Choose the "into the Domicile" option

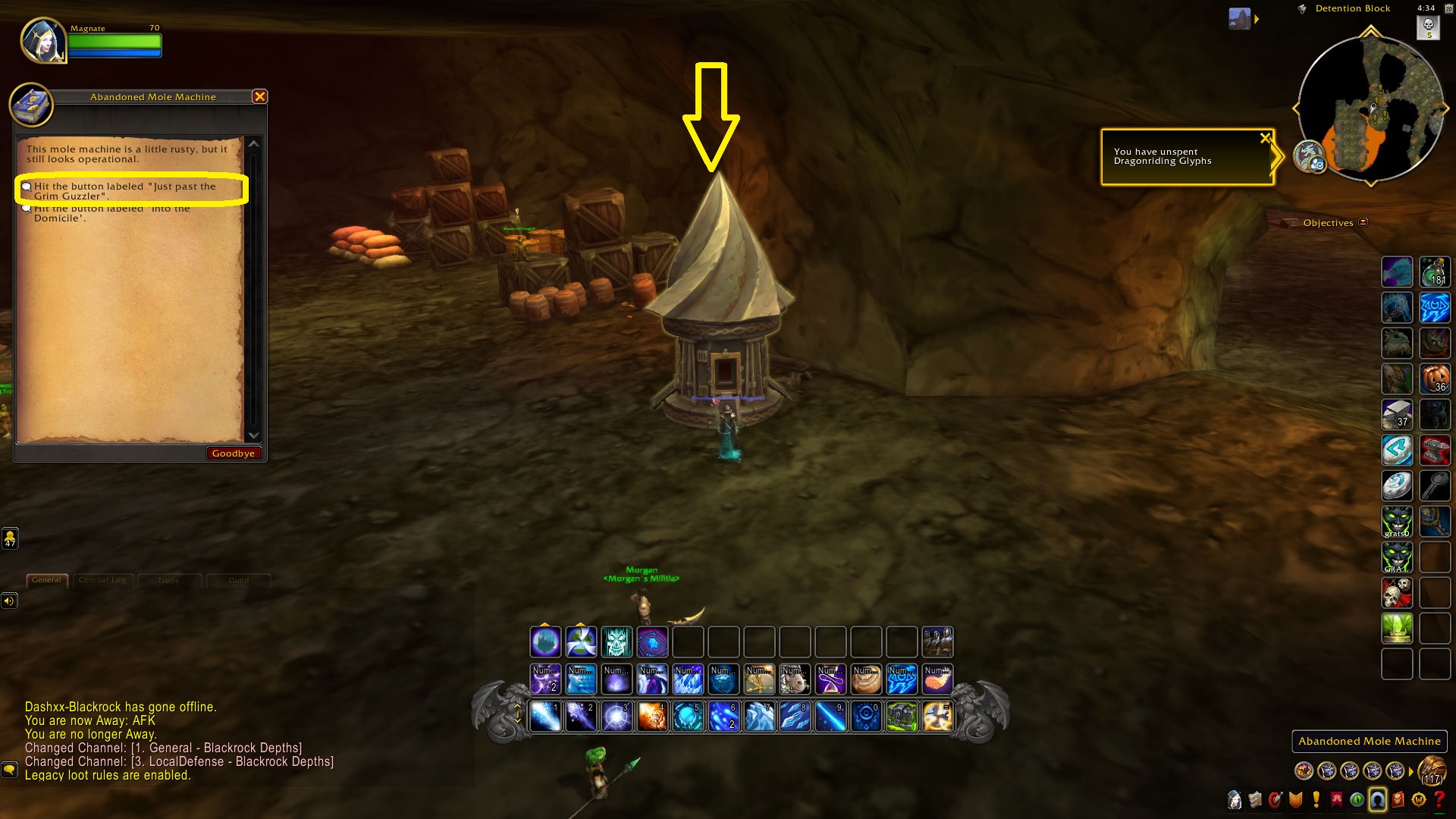[114, 213]
